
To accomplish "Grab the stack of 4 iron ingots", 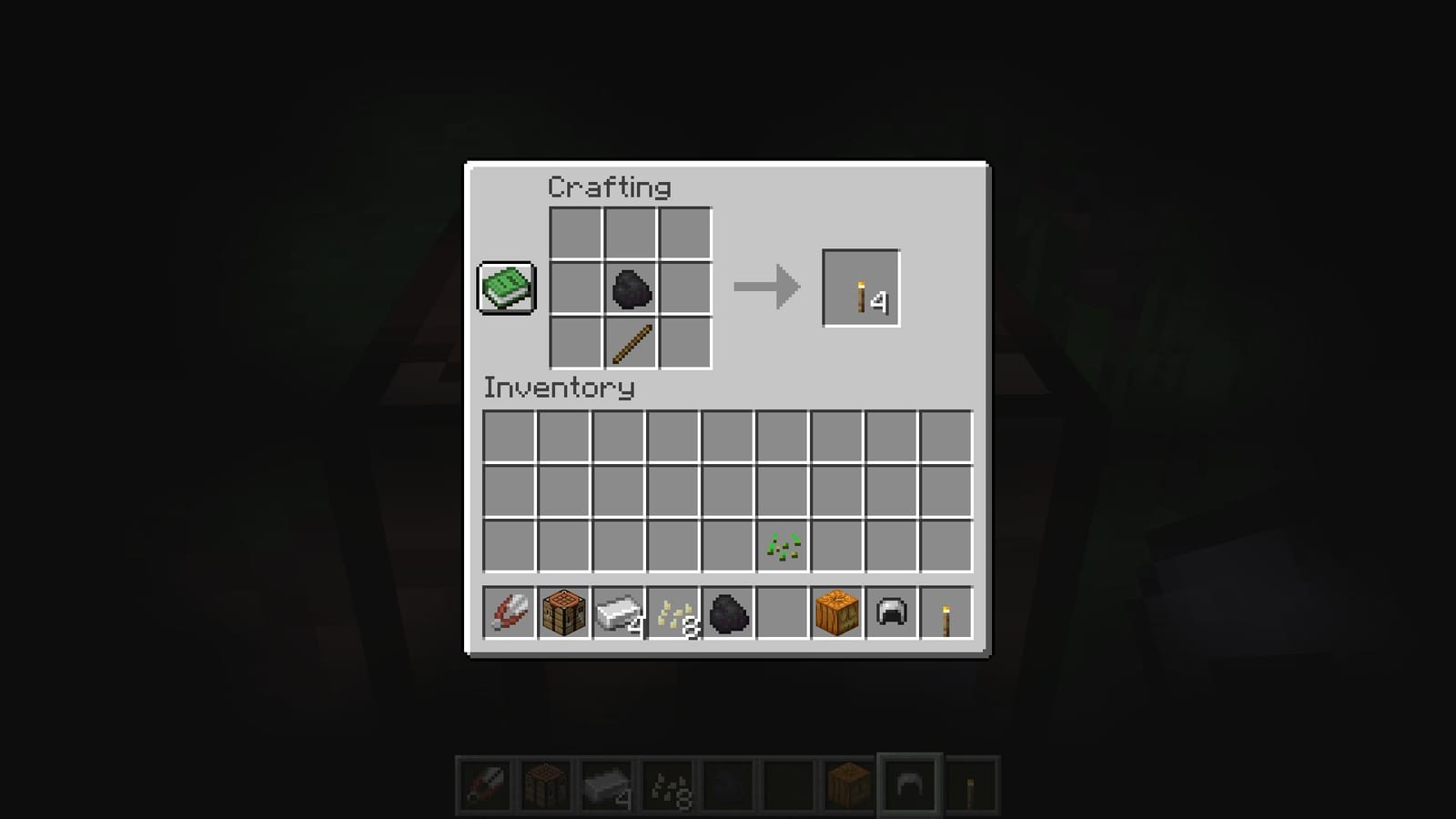I will pyautogui.click(x=618, y=614).
